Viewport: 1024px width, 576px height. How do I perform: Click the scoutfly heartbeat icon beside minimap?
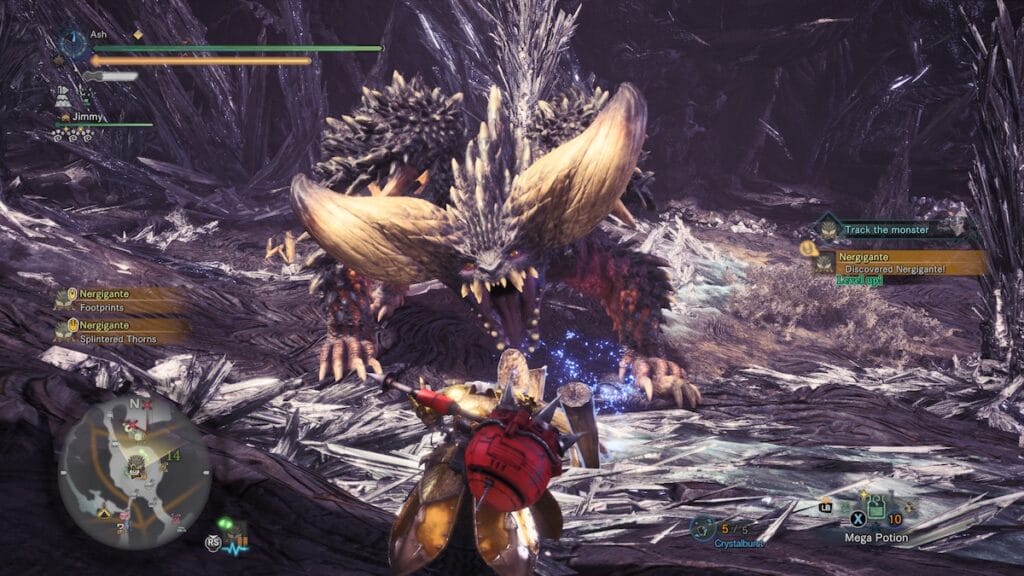[x=233, y=535]
